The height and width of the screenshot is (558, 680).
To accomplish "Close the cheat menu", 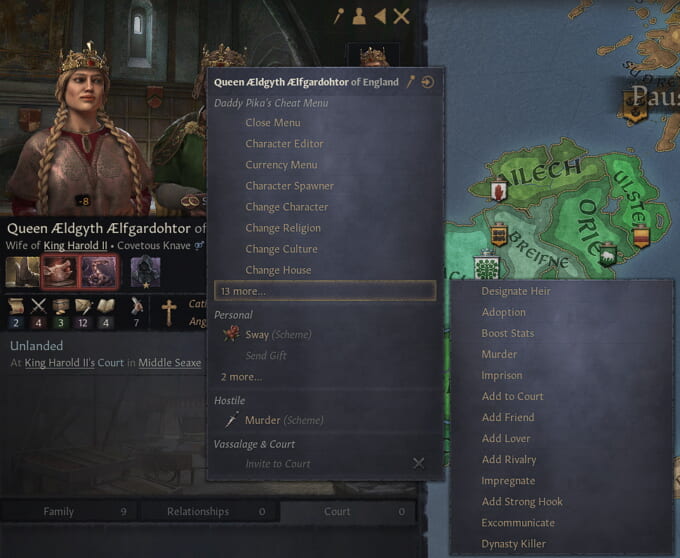I will point(272,123).
